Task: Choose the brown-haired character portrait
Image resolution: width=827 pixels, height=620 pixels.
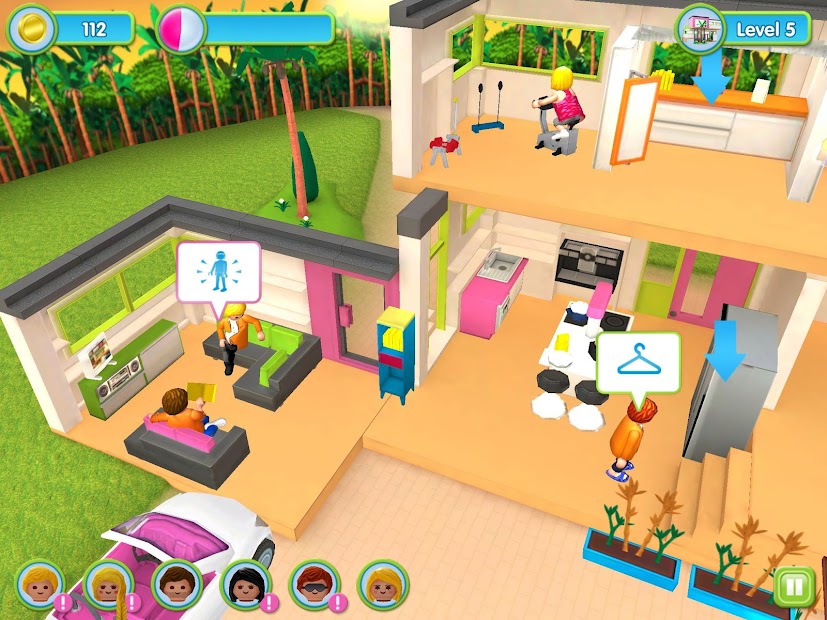Action: (x=176, y=583)
